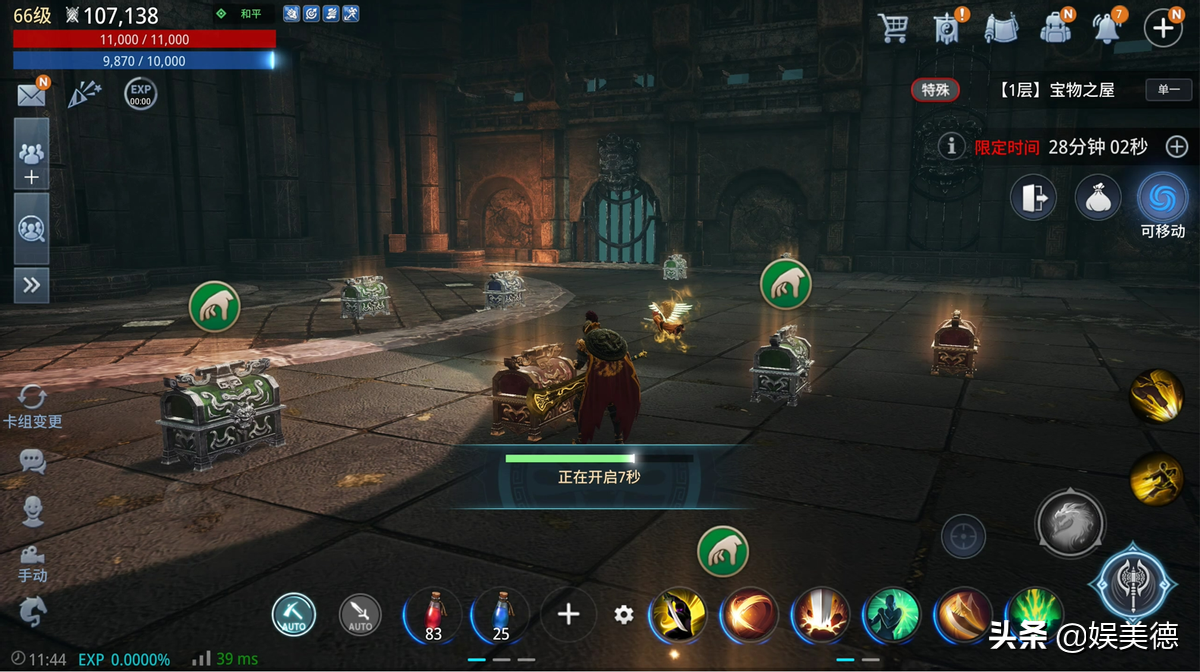Use the red health potion
The width and height of the screenshot is (1200, 672).
coord(434,613)
